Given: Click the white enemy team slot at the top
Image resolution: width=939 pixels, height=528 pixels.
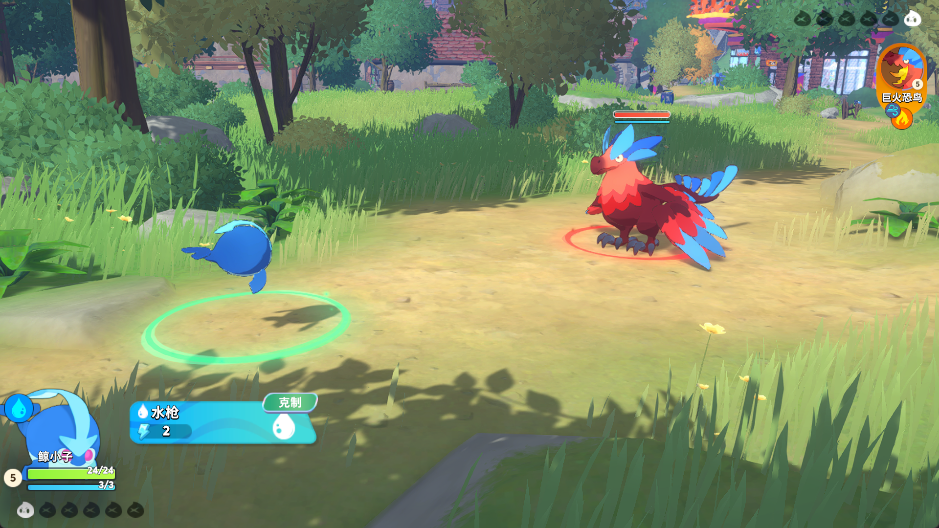Looking at the screenshot, I should pyautogui.click(x=912, y=18).
